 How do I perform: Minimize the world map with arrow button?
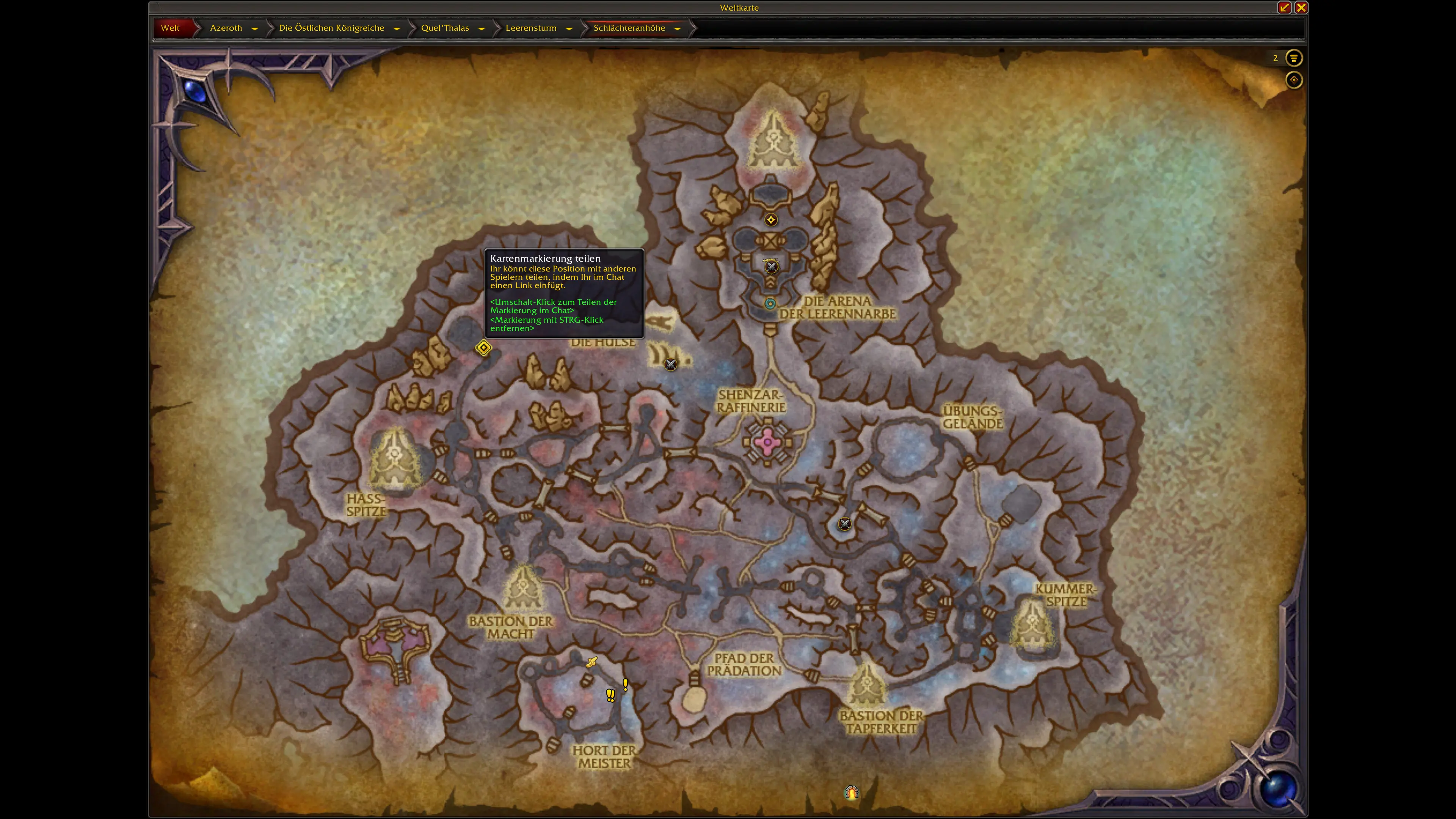(x=1284, y=7)
